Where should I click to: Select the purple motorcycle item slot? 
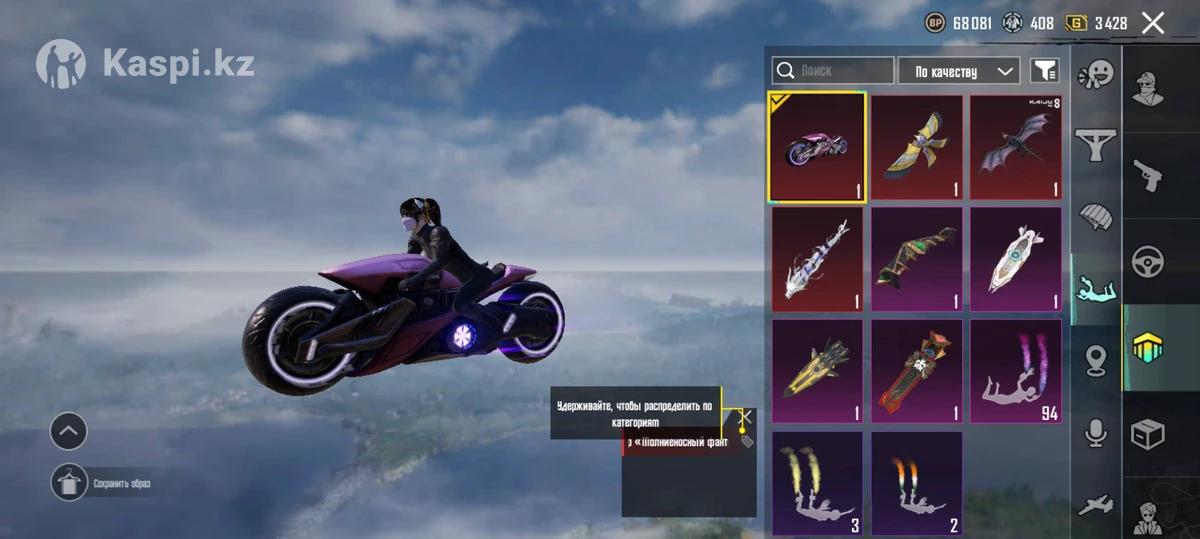[x=817, y=147]
